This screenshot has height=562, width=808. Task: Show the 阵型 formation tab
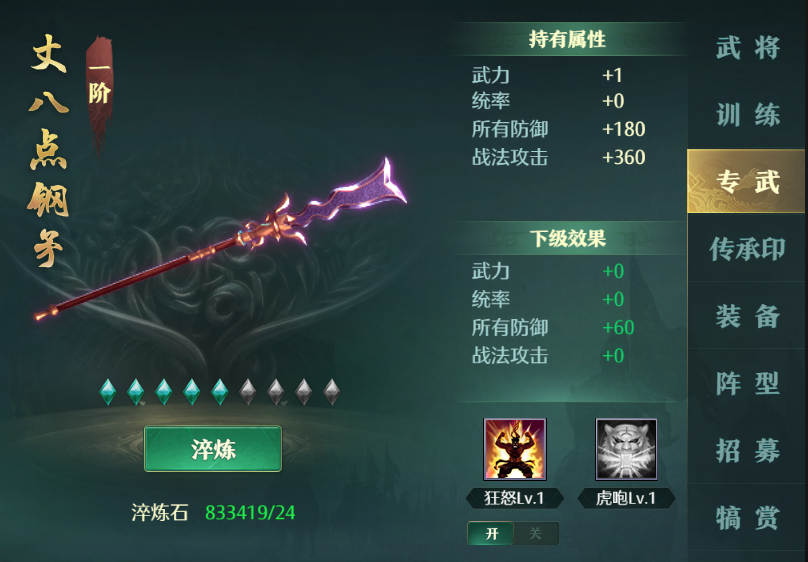747,383
